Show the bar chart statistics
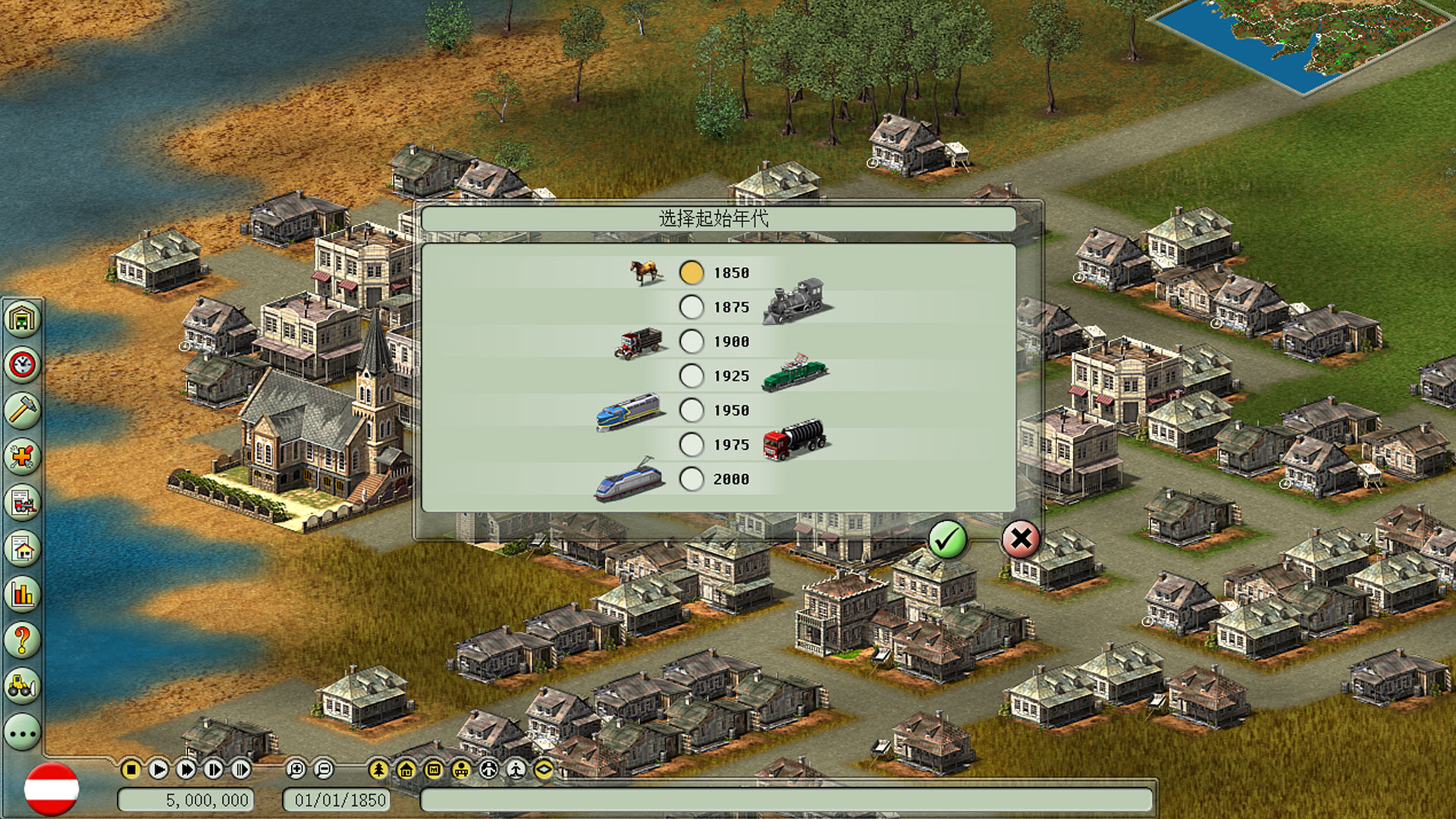Screen dimensions: 1456x819 tap(23, 594)
